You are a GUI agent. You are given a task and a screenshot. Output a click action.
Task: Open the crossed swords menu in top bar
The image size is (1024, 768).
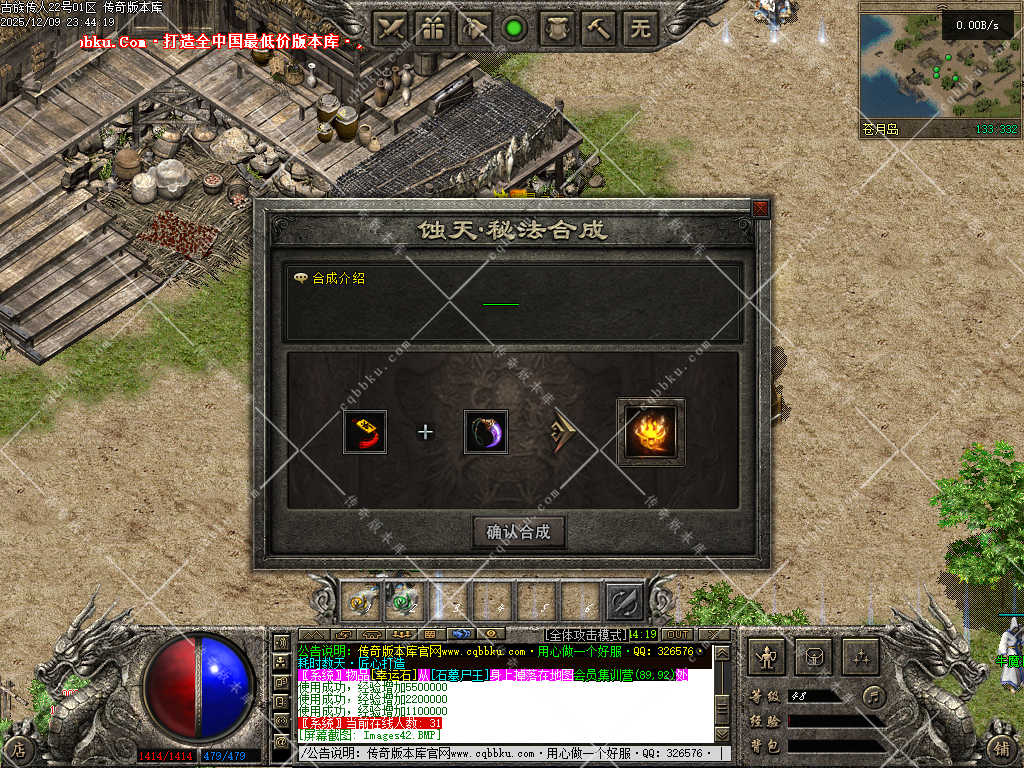390,28
